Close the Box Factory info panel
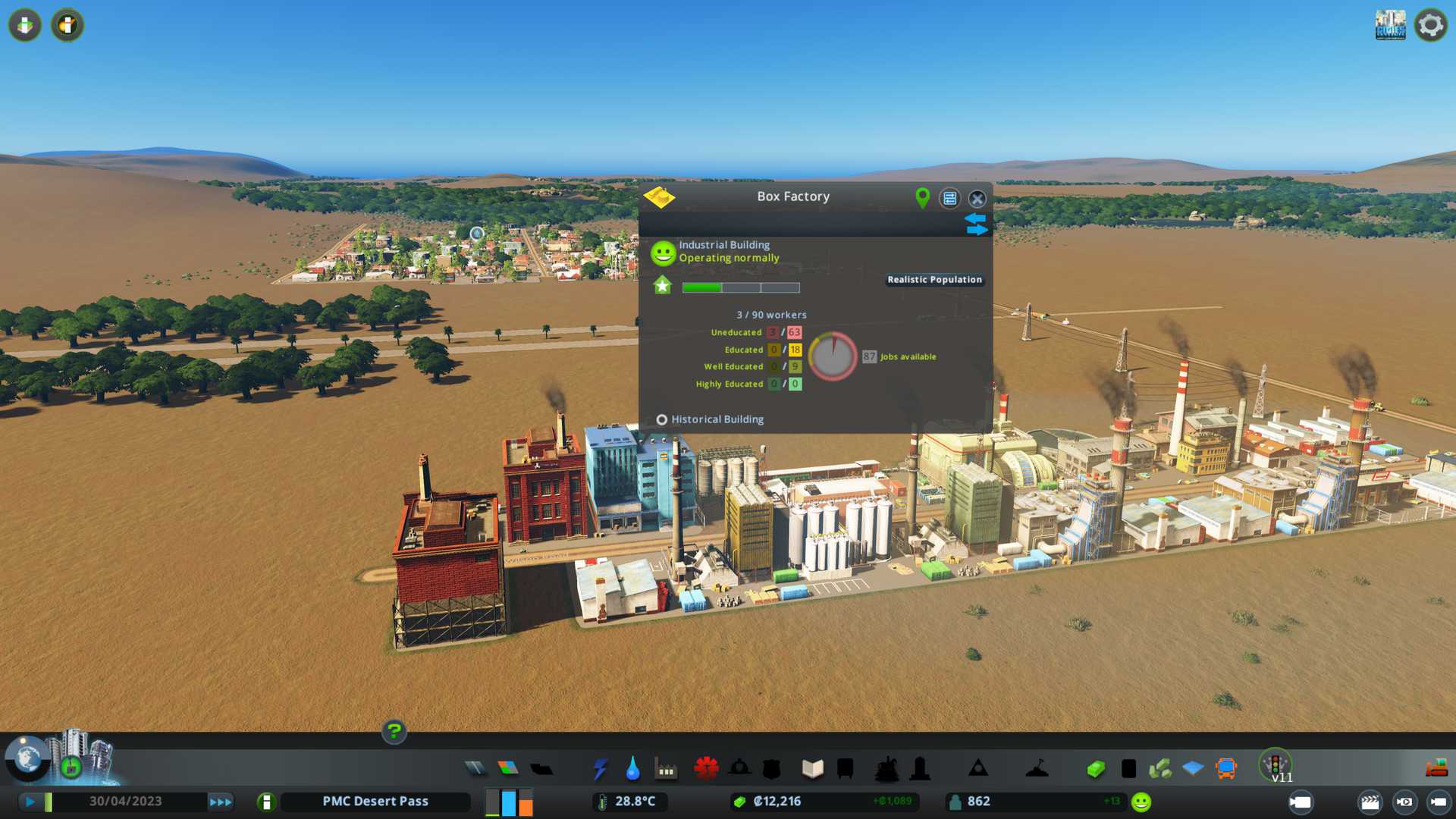The height and width of the screenshot is (819, 1456). pos(977,199)
